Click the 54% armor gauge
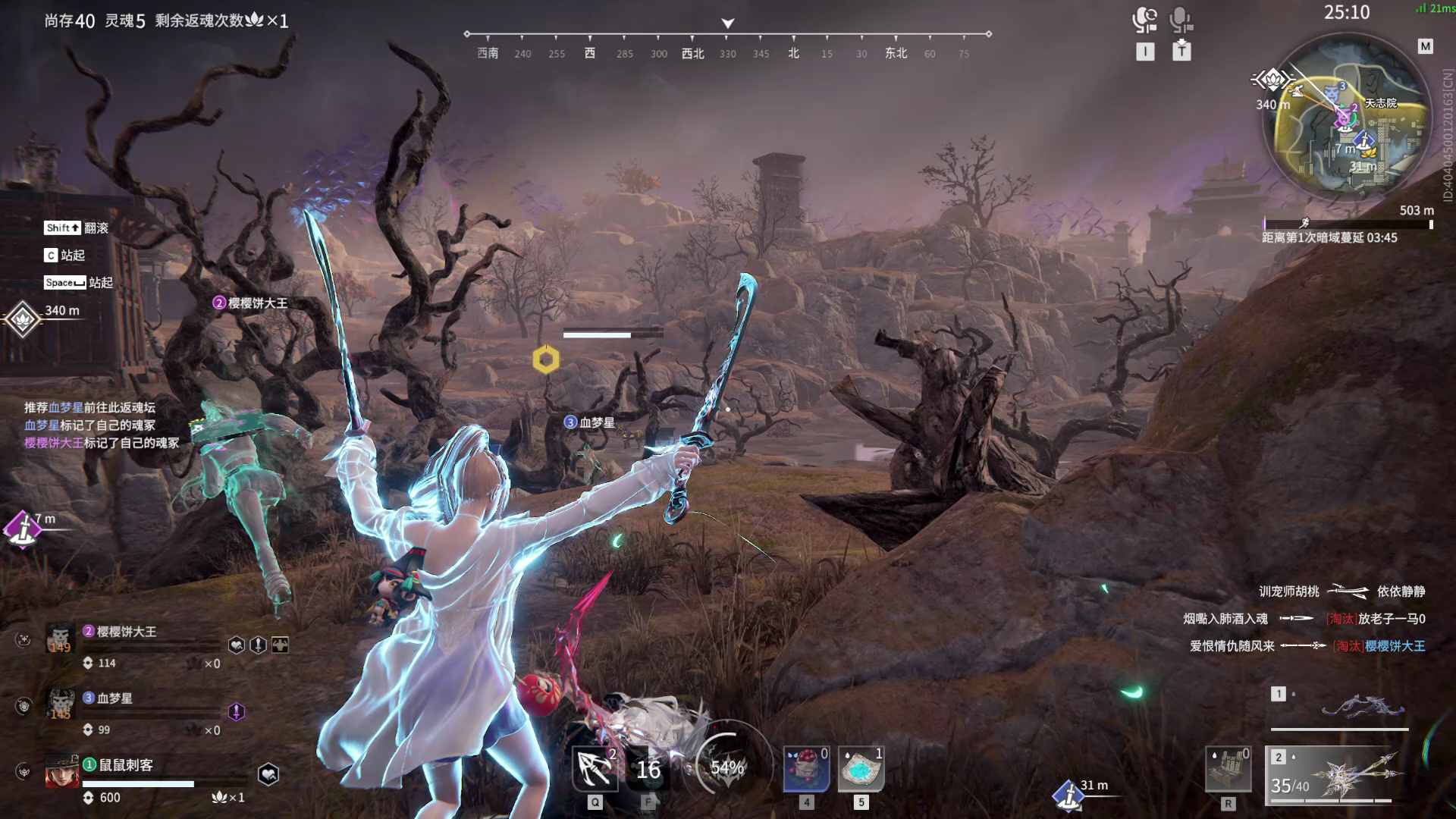1456x819 pixels. pyautogui.click(x=726, y=767)
